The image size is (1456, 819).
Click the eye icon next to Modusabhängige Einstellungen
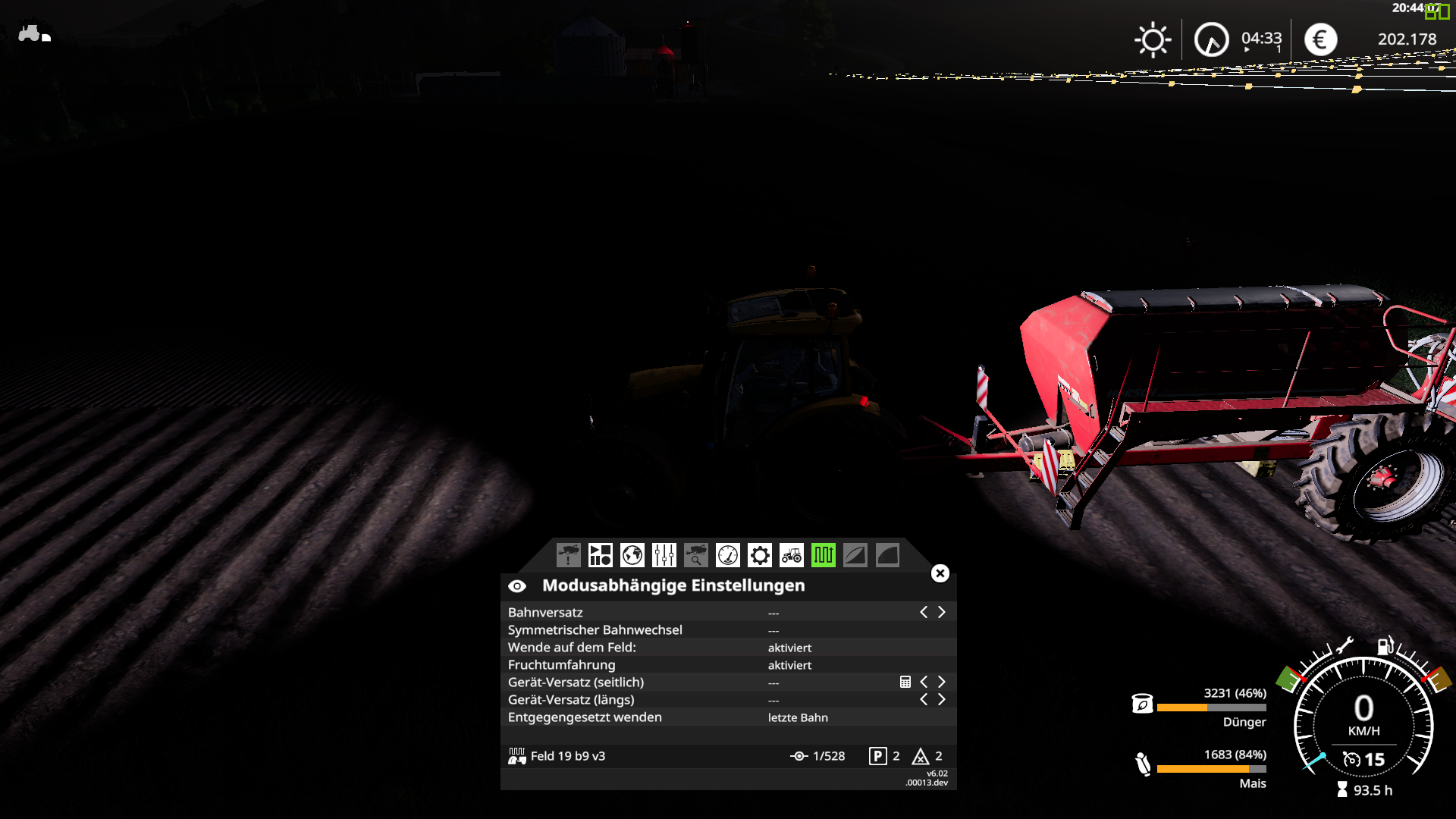point(518,585)
